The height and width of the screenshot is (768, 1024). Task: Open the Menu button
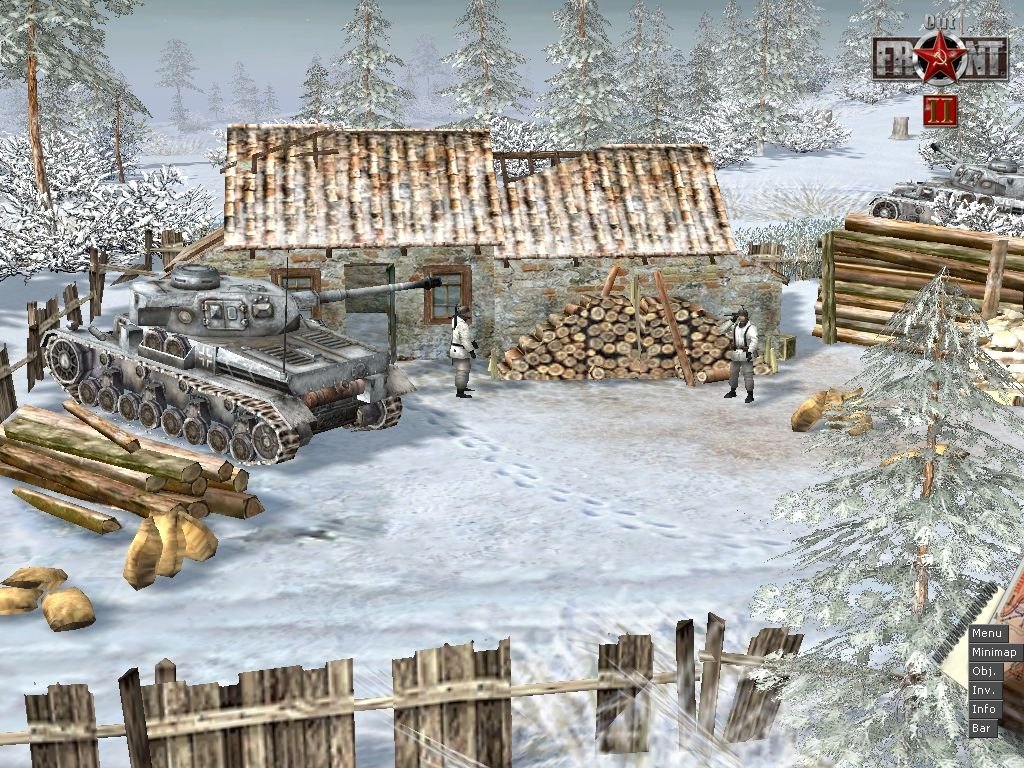tap(987, 633)
